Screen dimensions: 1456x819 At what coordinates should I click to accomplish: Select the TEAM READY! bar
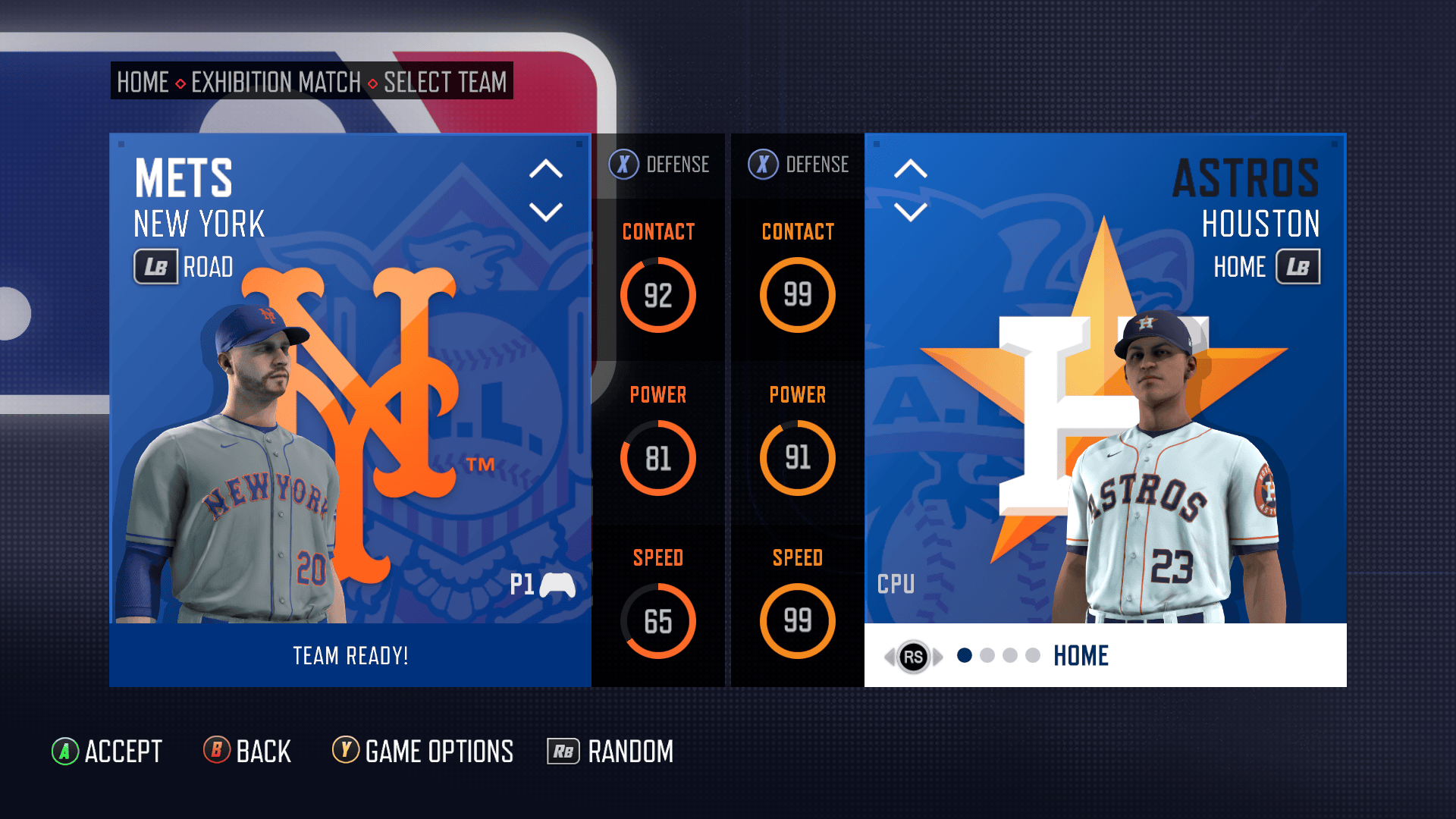click(350, 656)
